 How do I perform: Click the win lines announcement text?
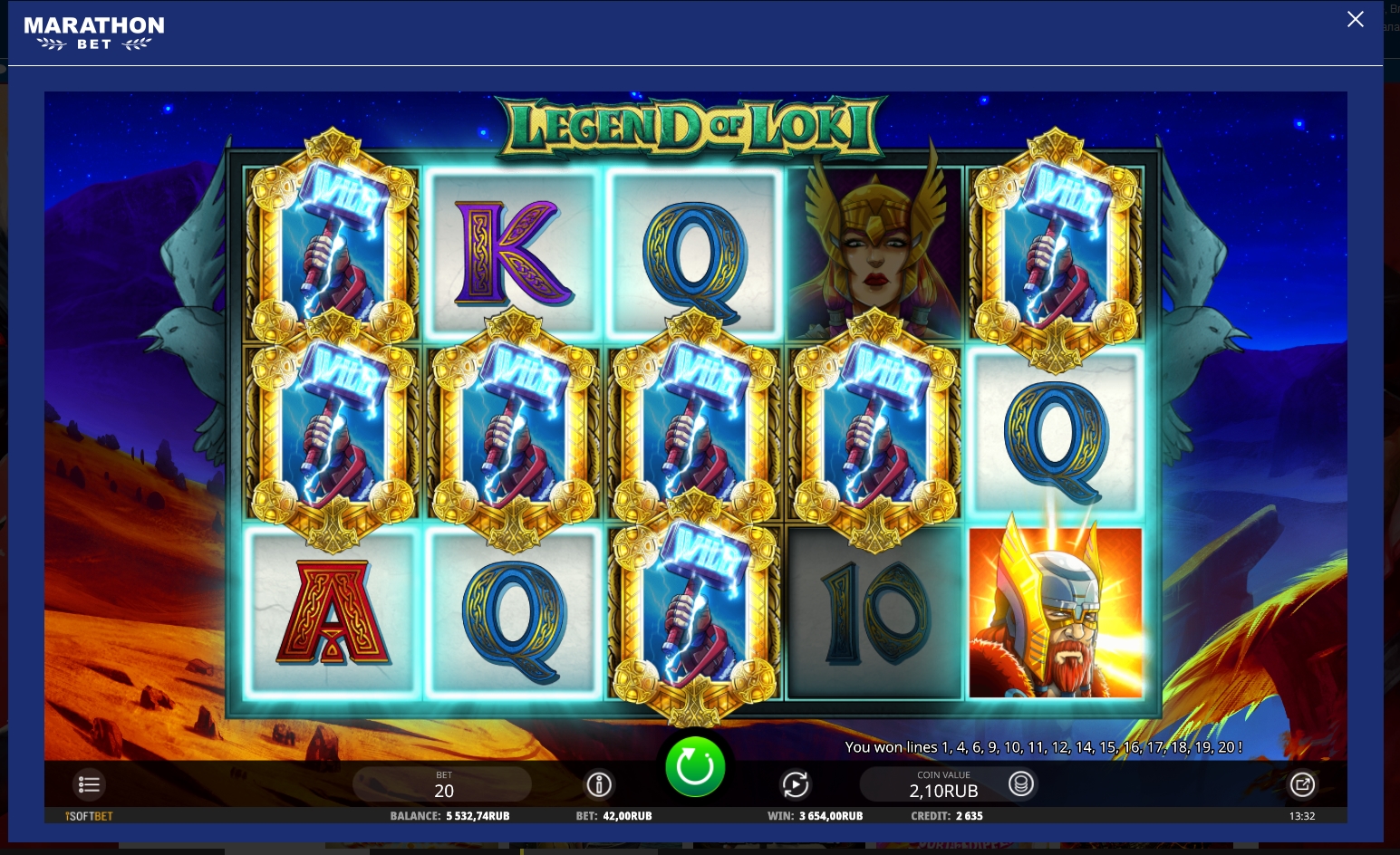pos(1043,747)
